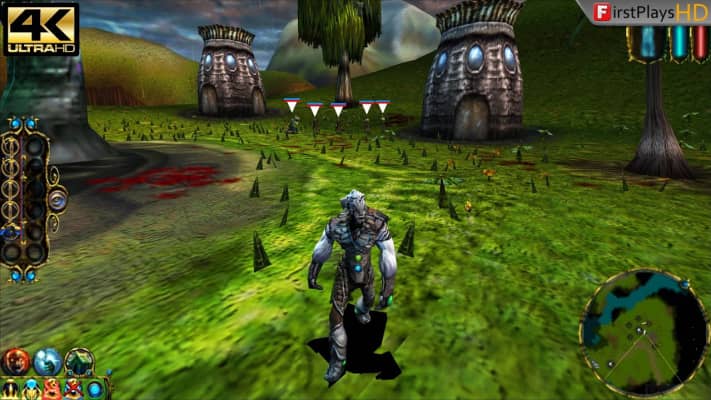Screen dimensions: 711x400
Task: Click the dark gold-trimmed figure icon
Action: (x=10, y=389)
